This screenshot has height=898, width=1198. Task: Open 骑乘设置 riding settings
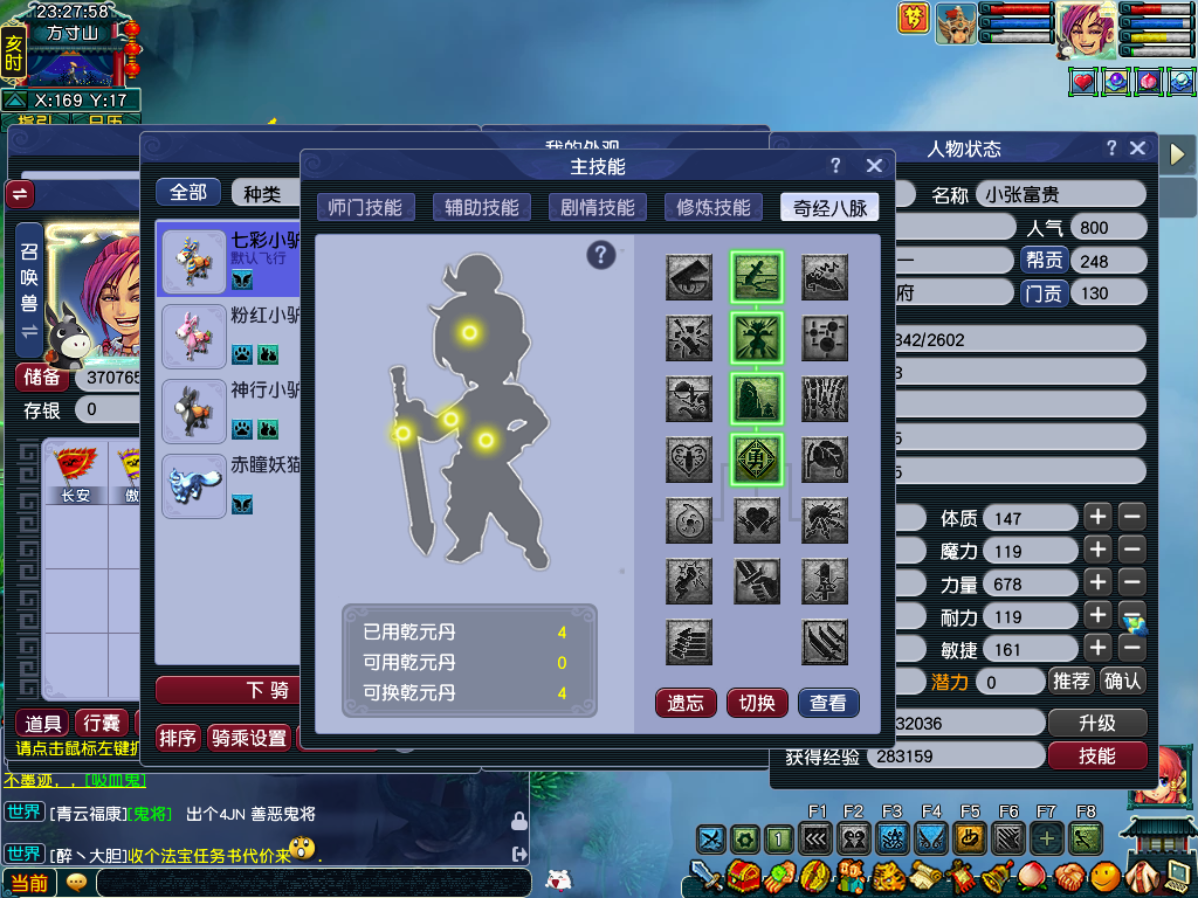[249, 738]
